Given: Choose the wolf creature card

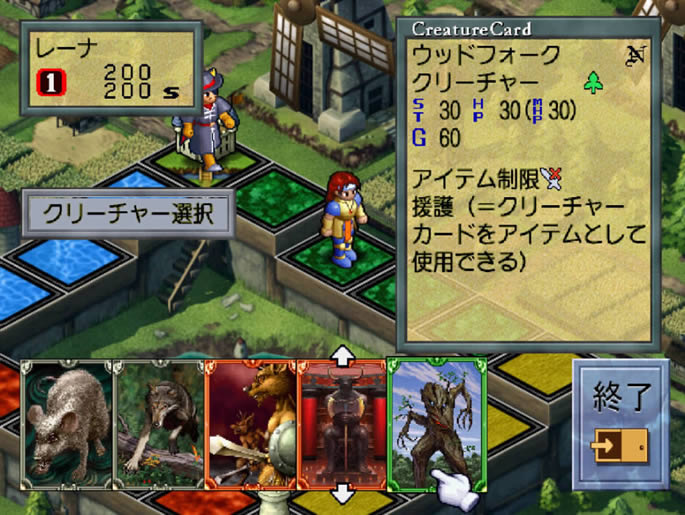Looking at the screenshot, I should coord(157,425).
